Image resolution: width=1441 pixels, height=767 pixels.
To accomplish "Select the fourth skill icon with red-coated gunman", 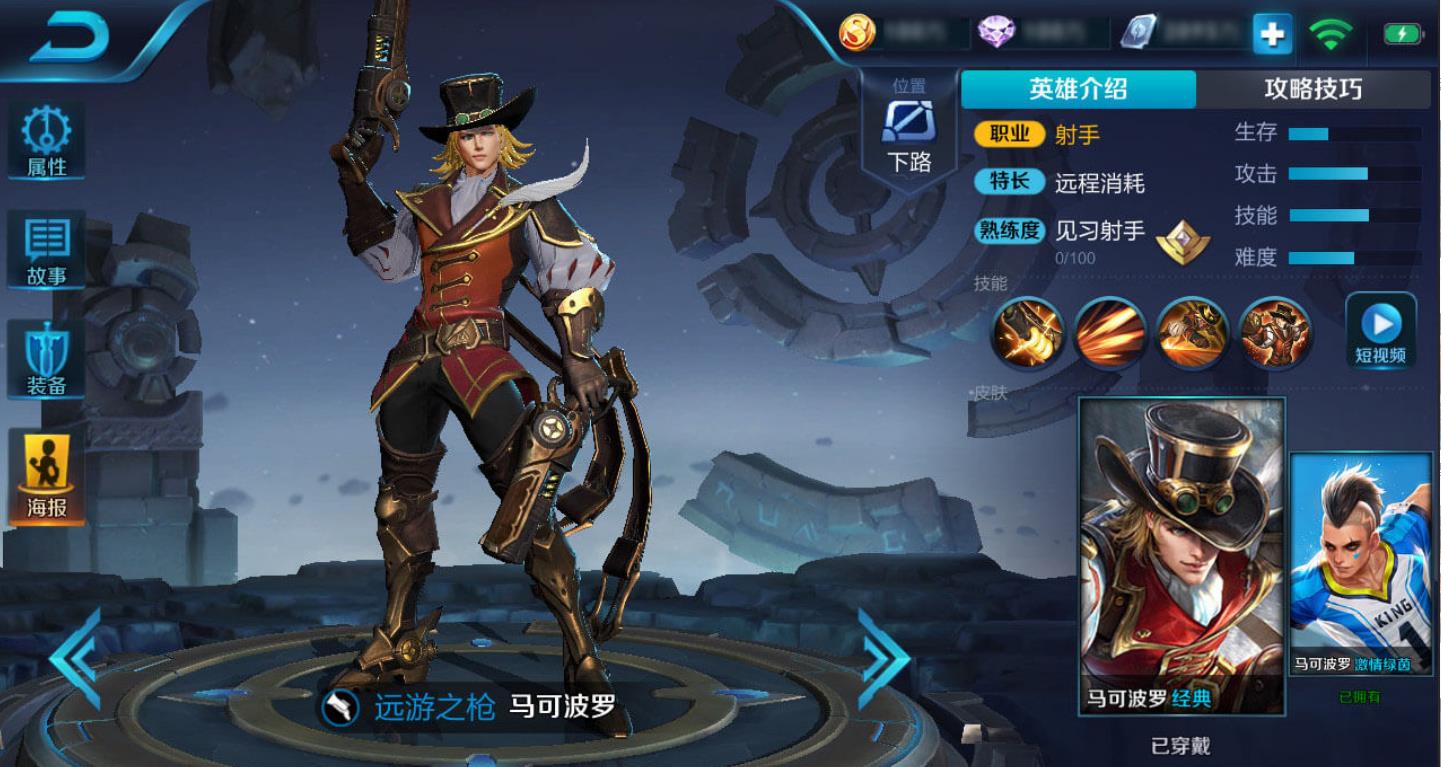I will click(x=1275, y=333).
